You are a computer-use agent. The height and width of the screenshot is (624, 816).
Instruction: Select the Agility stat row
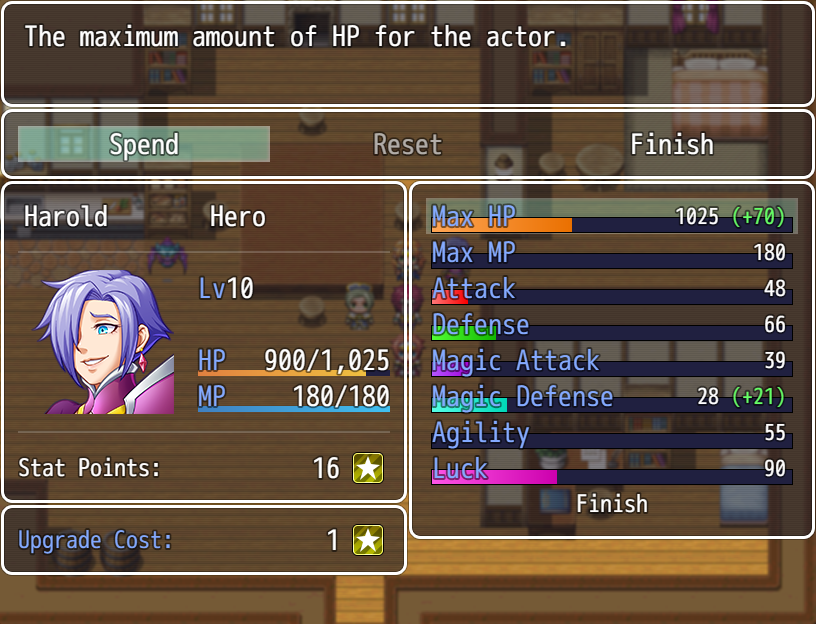(x=611, y=433)
